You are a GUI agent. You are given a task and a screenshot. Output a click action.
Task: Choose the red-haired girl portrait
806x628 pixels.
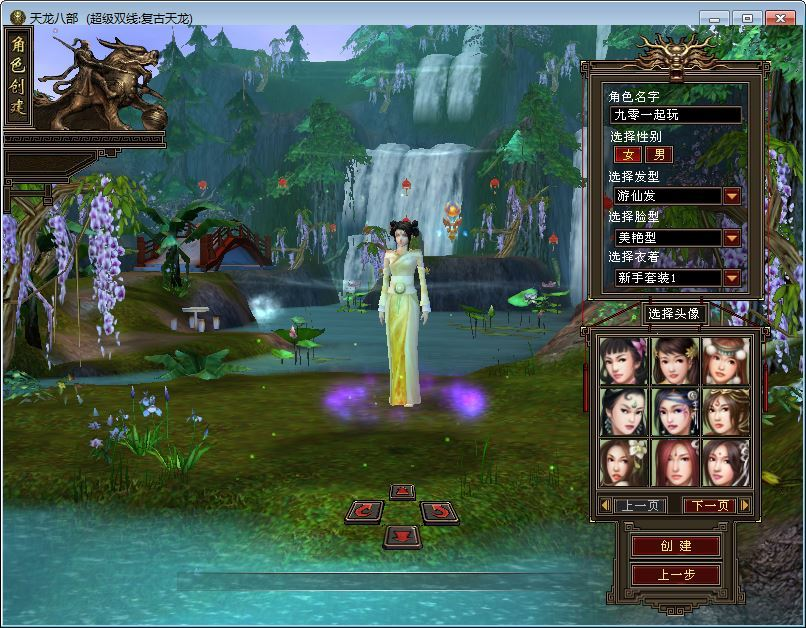[x=675, y=462]
